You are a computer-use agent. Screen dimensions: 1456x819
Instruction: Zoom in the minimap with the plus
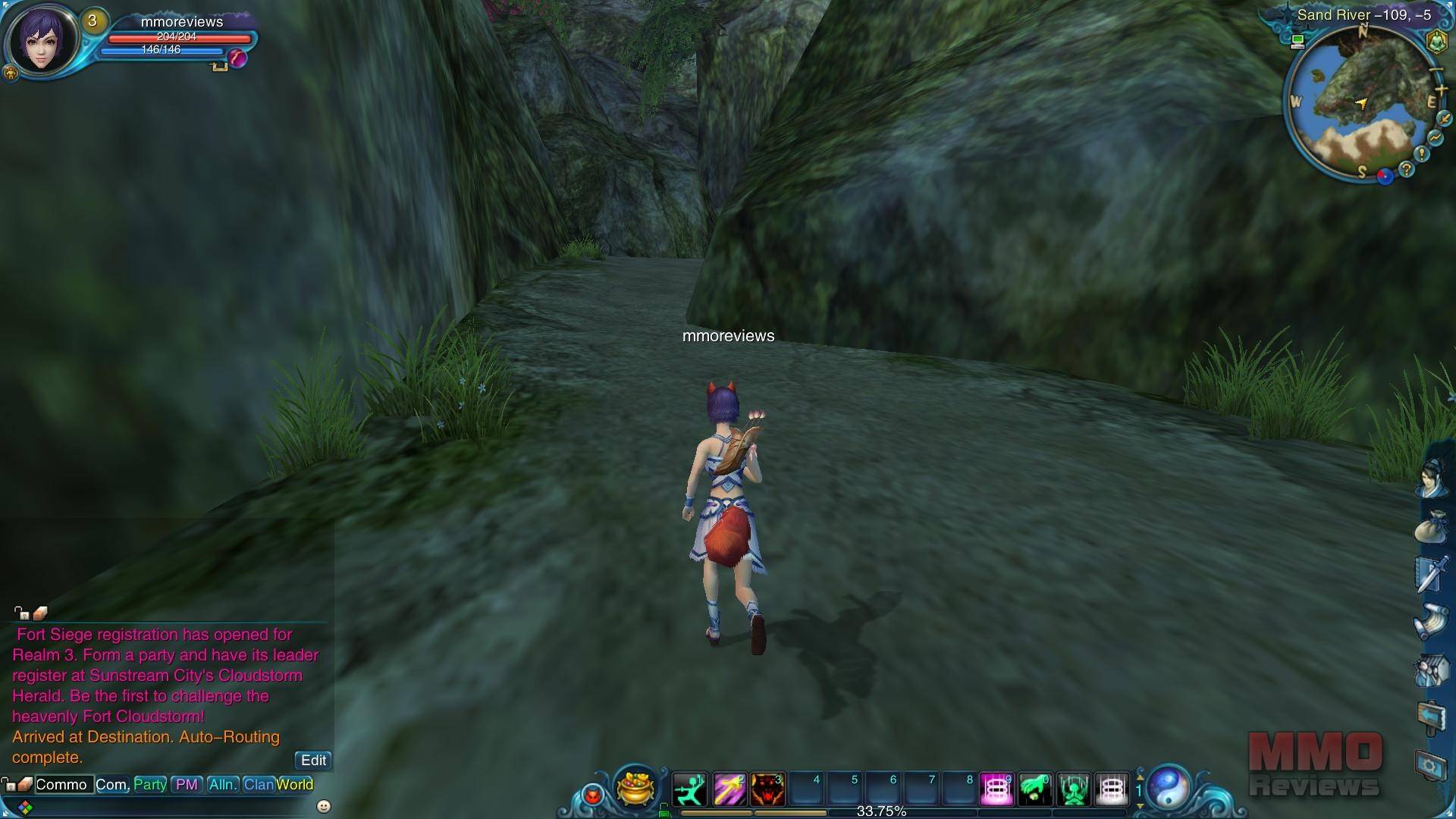point(1442,90)
